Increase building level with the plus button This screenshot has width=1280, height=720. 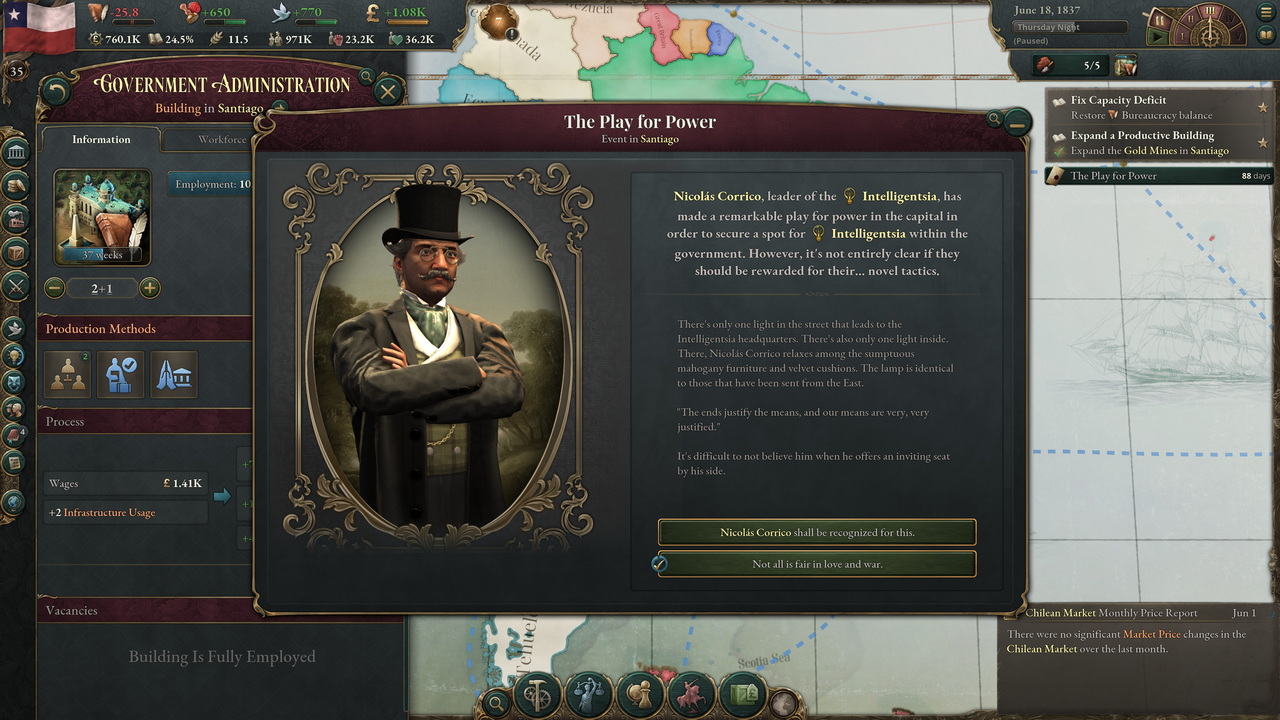[149, 289]
